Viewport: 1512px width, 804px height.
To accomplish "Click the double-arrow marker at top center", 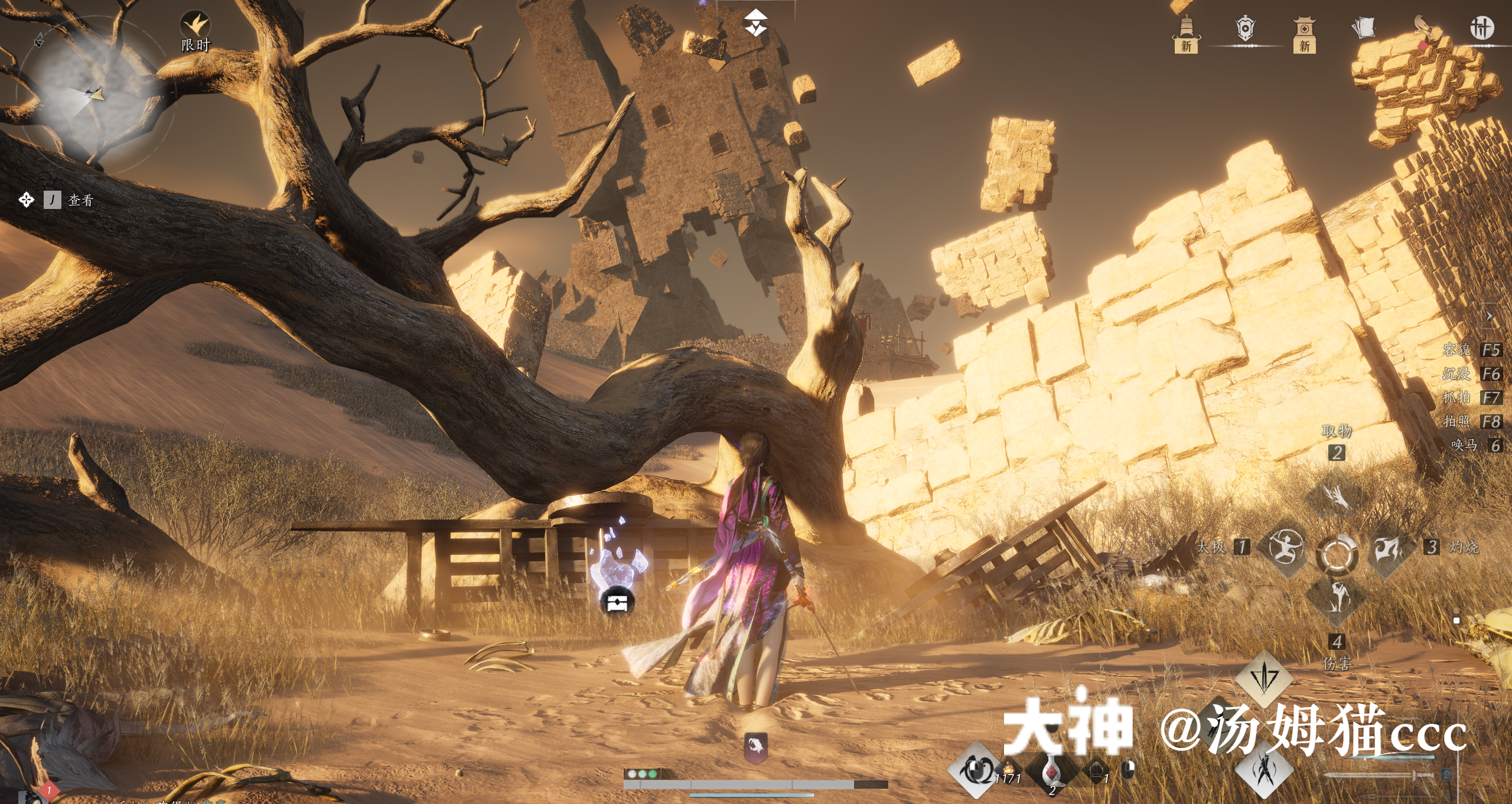I will [755, 22].
